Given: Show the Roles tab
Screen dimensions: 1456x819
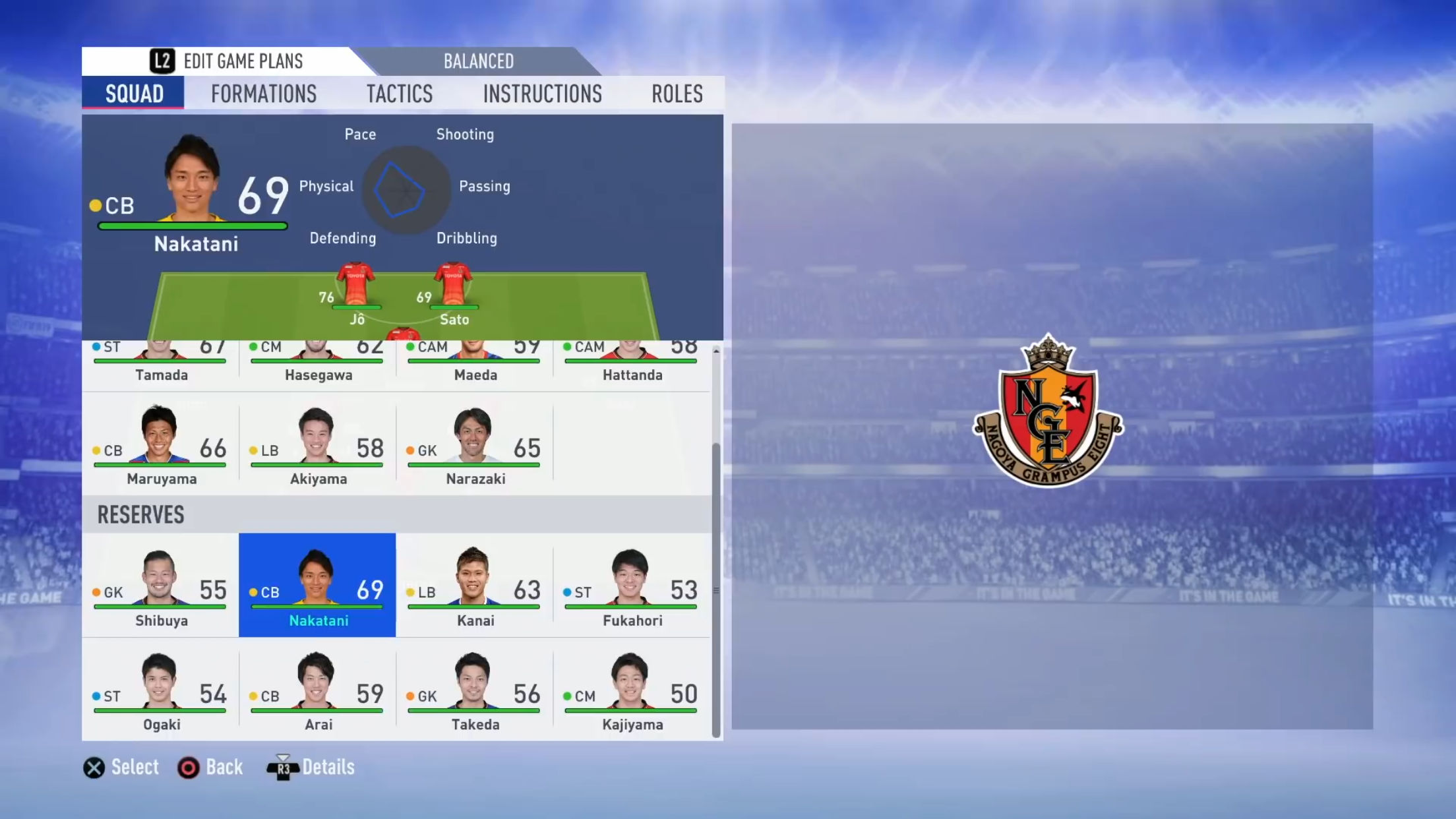Looking at the screenshot, I should [x=677, y=94].
